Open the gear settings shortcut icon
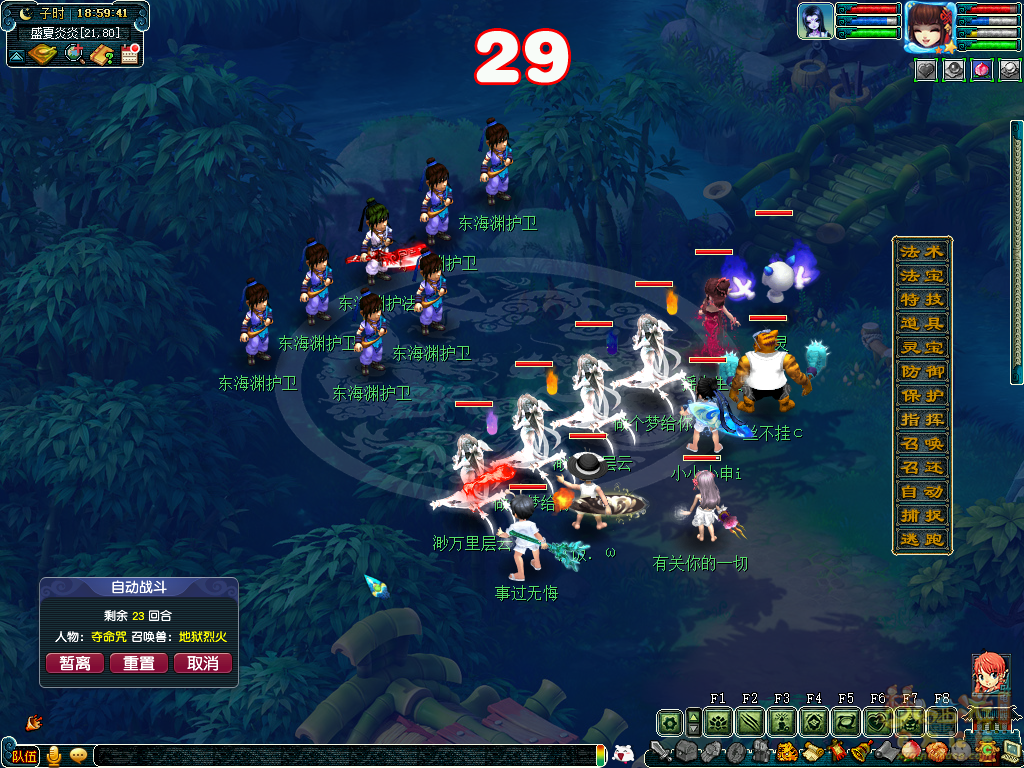1024x768 pixels. (x=670, y=721)
